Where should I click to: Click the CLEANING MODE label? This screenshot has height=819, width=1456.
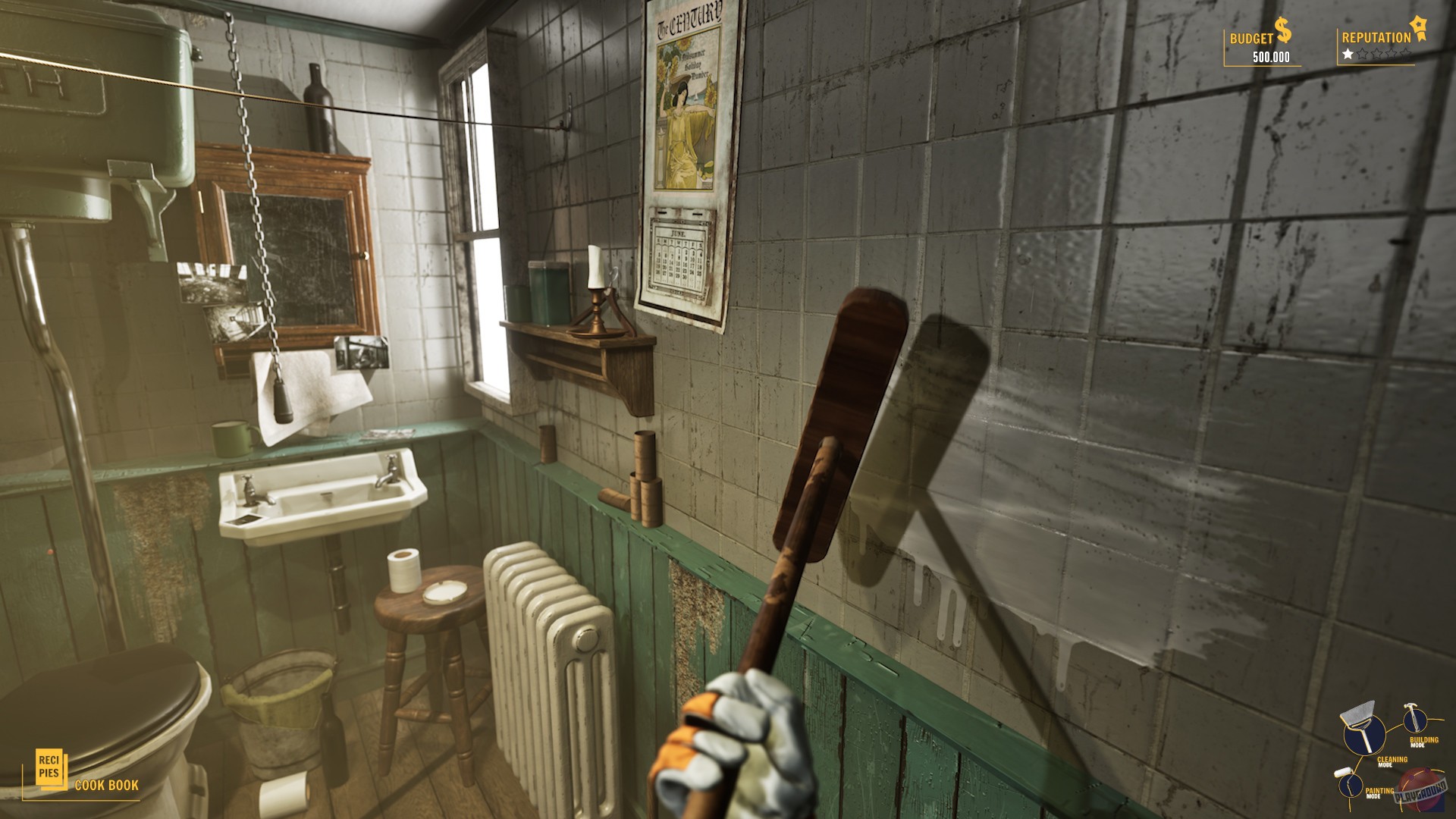click(1392, 761)
